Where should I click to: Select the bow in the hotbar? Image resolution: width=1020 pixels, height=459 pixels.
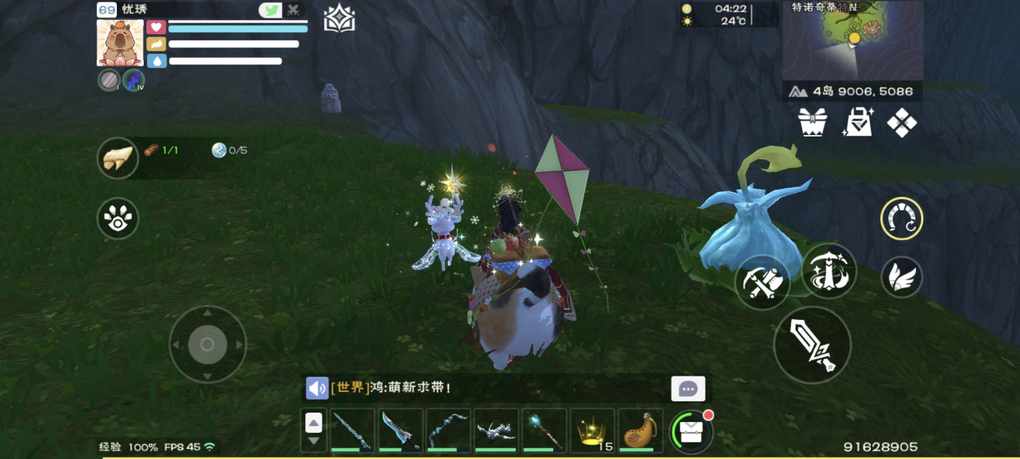(448, 430)
